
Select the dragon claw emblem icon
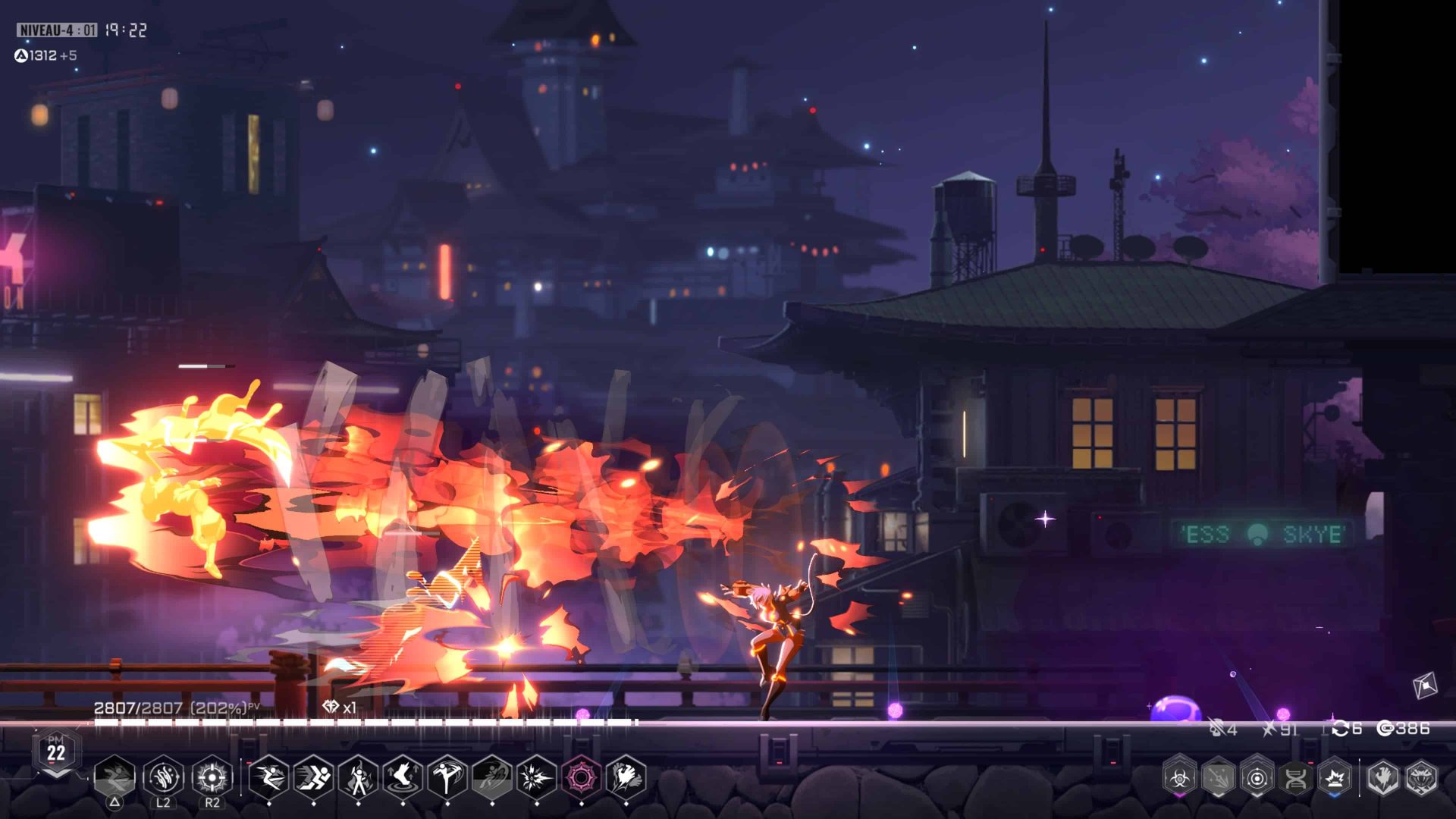(1382, 777)
